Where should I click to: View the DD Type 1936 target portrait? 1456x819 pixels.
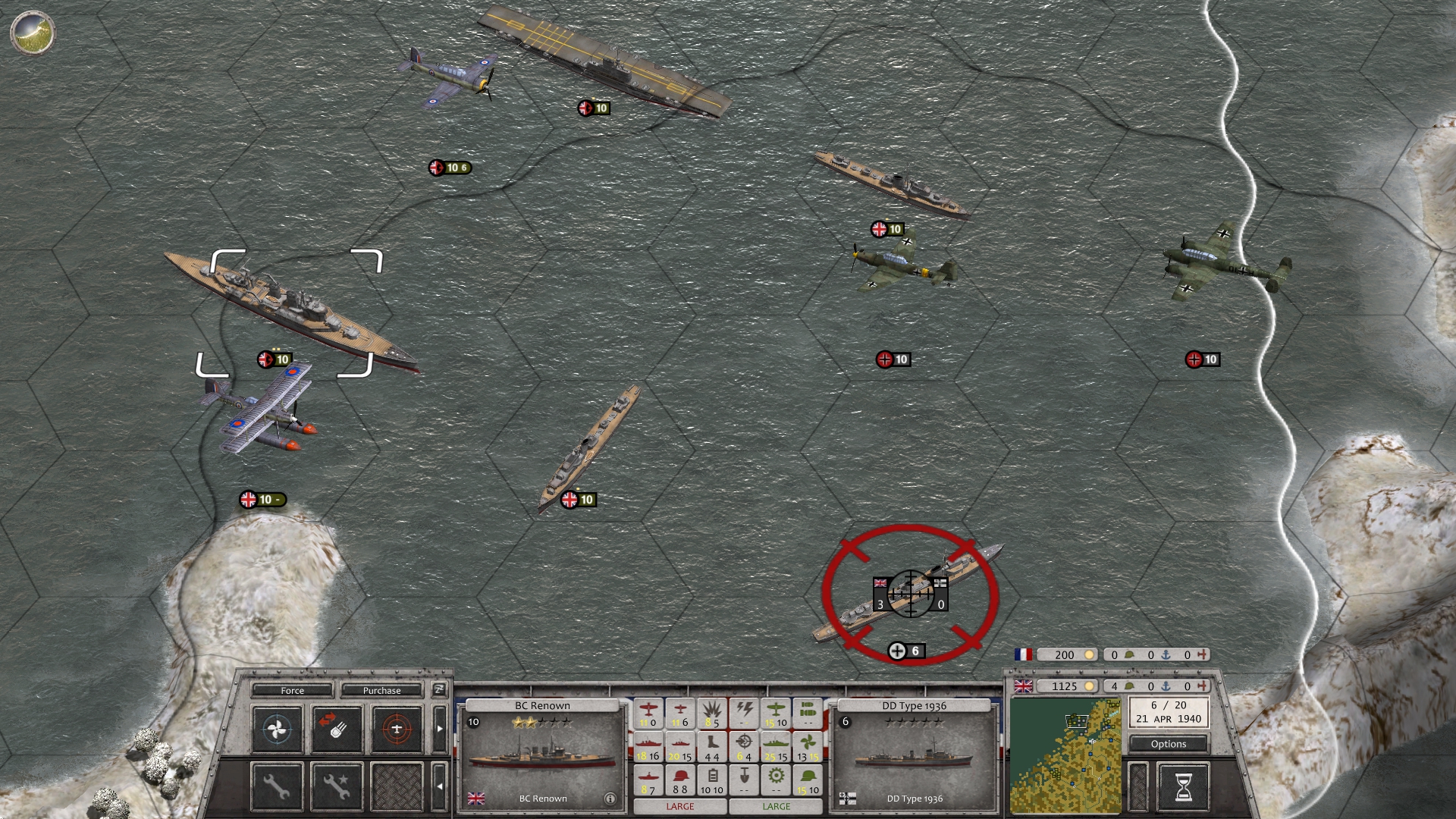point(913,755)
